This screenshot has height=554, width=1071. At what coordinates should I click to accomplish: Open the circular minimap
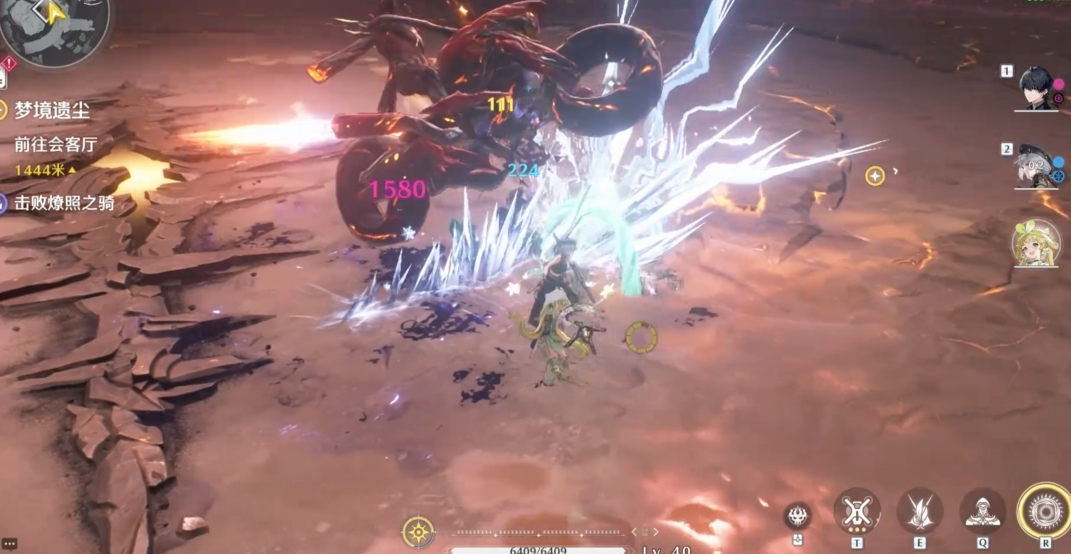pos(55,30)
